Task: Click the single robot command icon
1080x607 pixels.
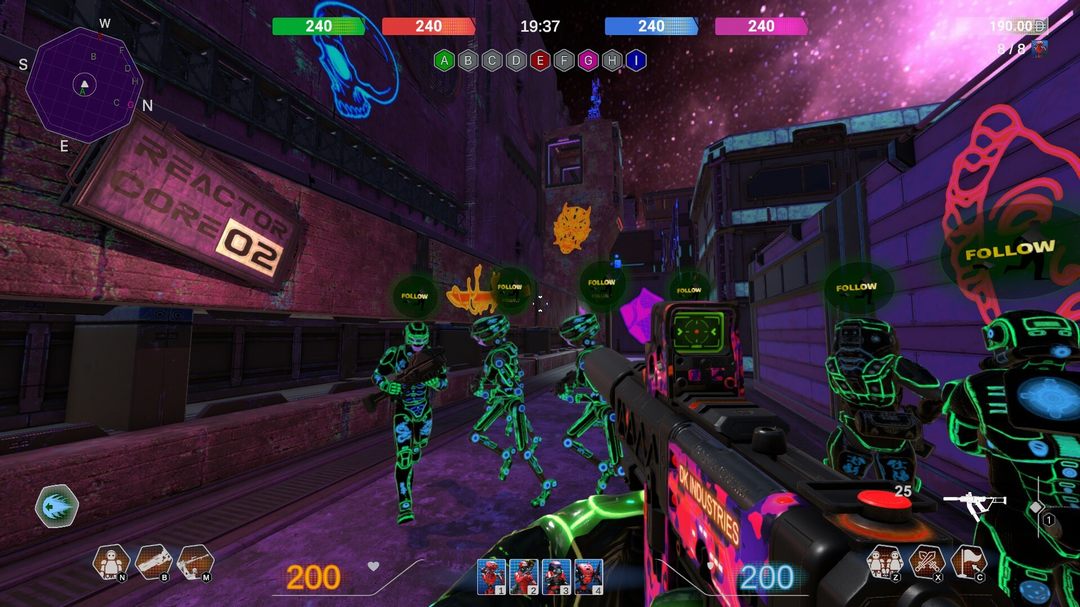Action: point(111,562)
